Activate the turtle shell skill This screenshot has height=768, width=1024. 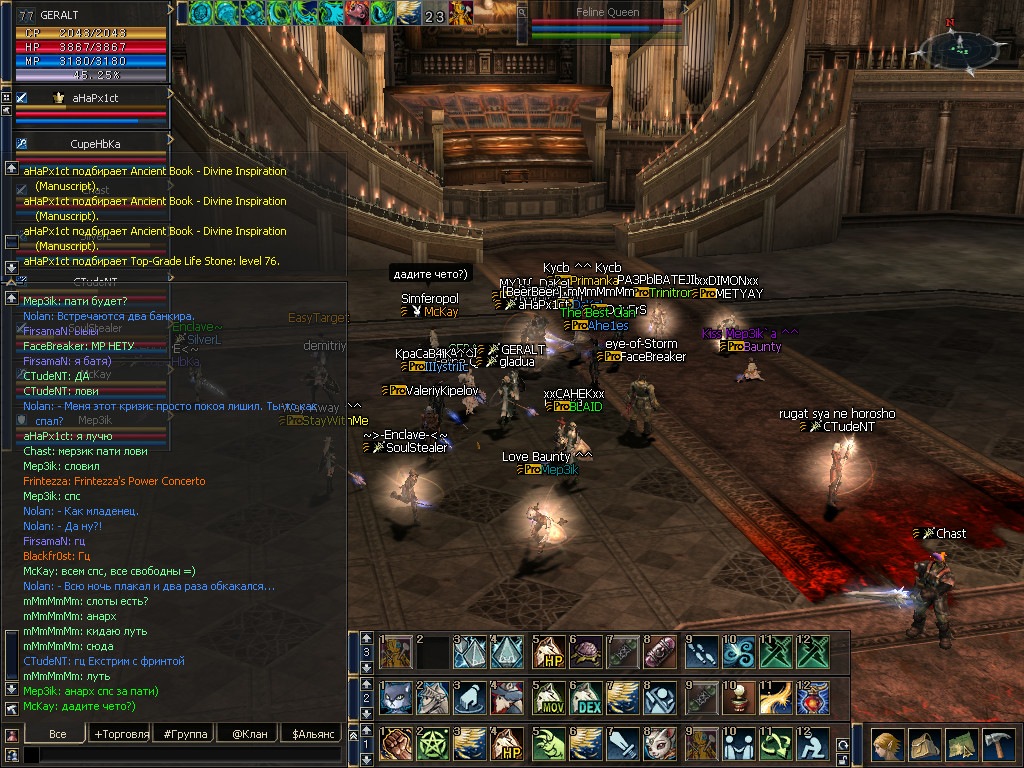point(586,650)
